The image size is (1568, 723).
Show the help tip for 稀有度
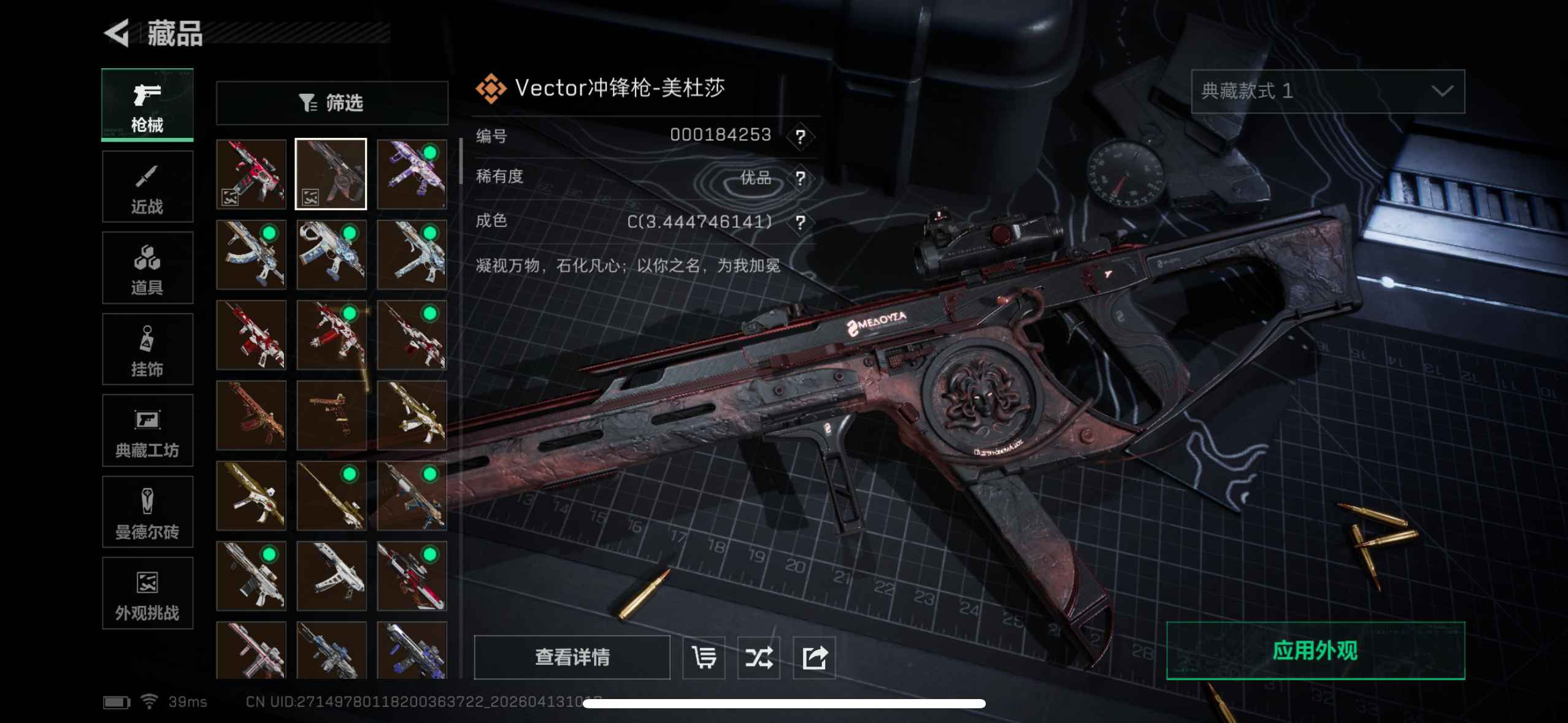point(800,178)
